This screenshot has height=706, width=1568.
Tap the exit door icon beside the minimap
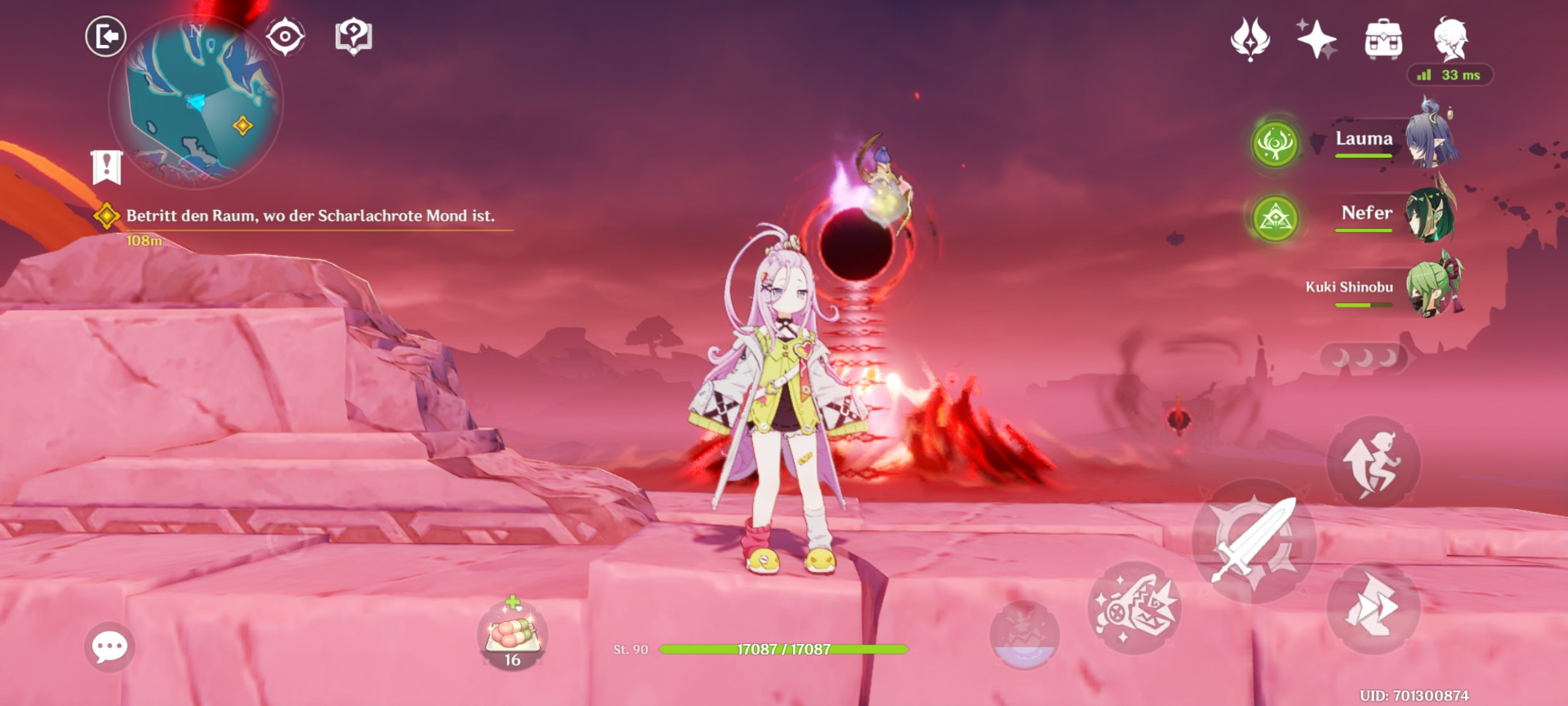point(106,36)
